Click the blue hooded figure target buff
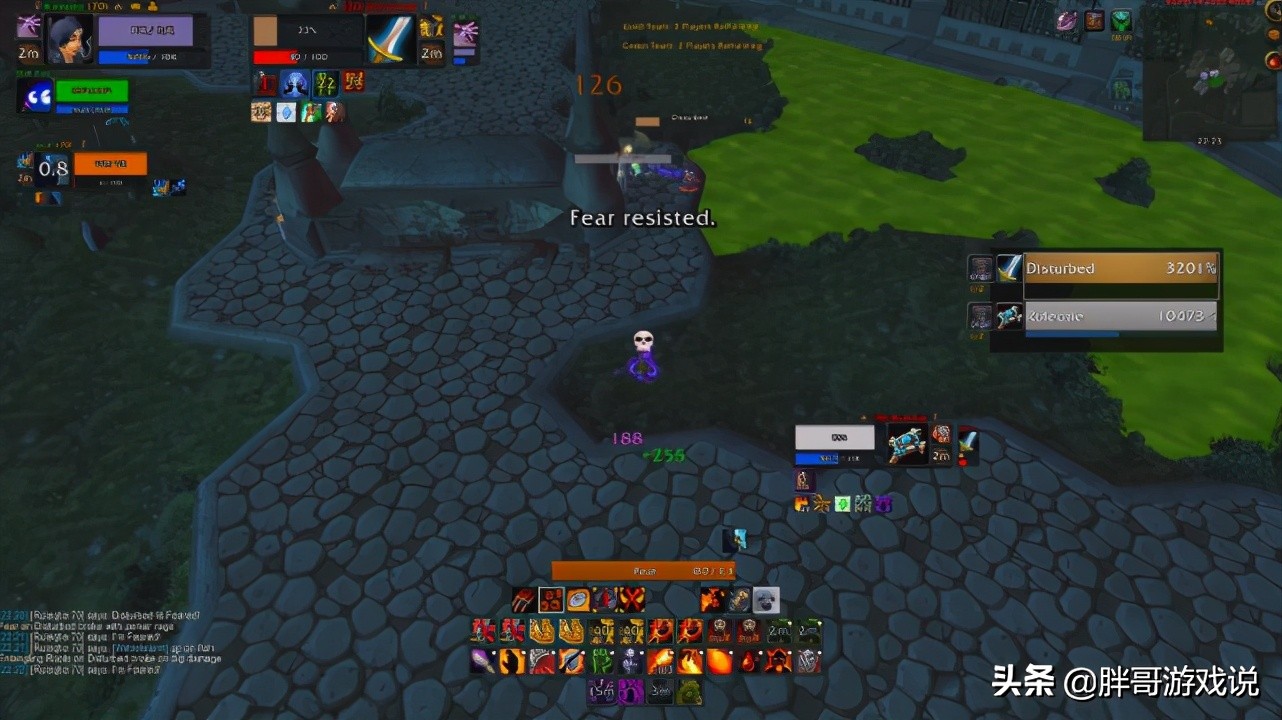 (294, 82)
